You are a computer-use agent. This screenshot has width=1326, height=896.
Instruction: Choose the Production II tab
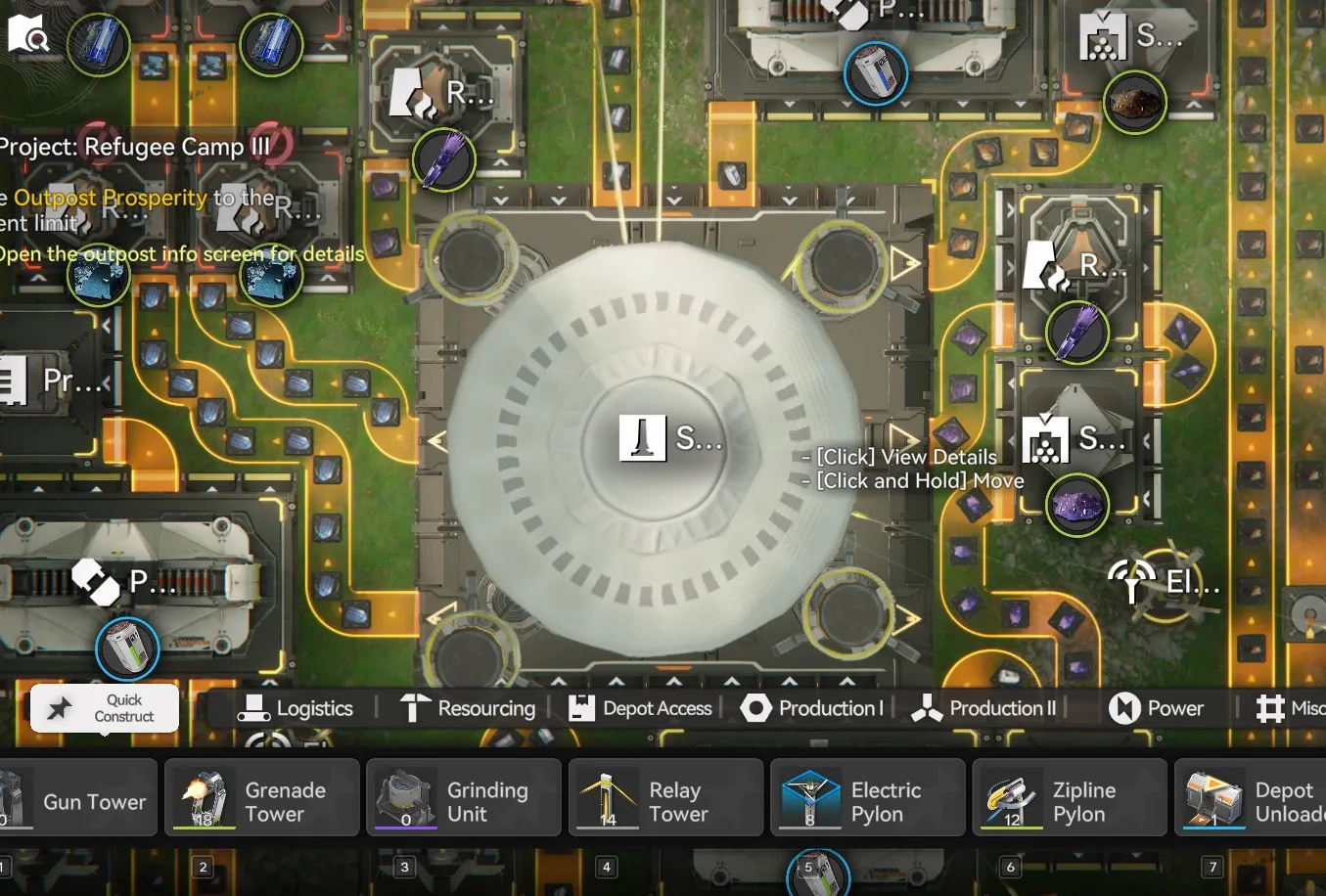click(x=984, y=708)
